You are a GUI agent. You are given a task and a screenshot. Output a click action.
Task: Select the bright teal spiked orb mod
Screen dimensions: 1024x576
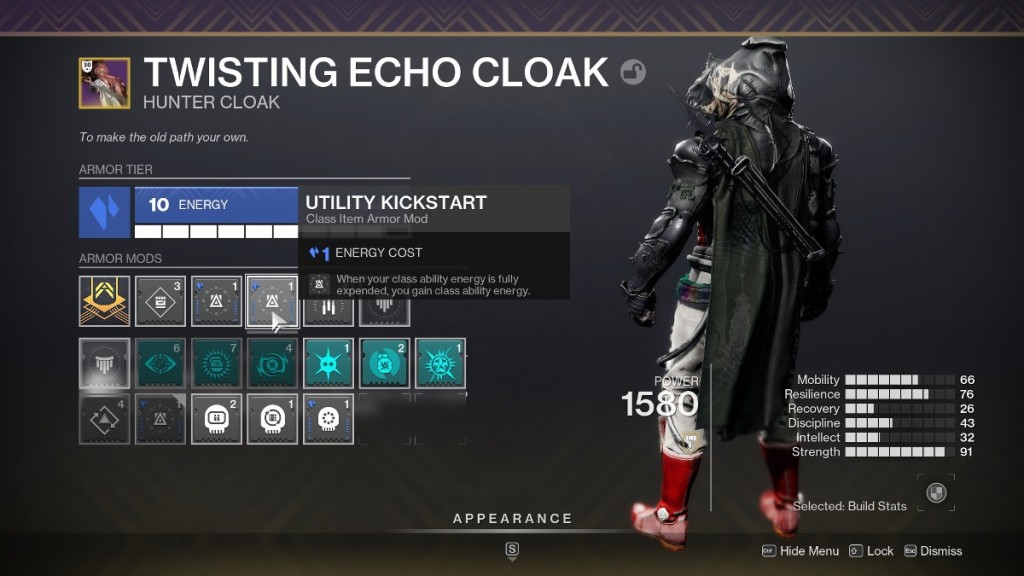328,363
